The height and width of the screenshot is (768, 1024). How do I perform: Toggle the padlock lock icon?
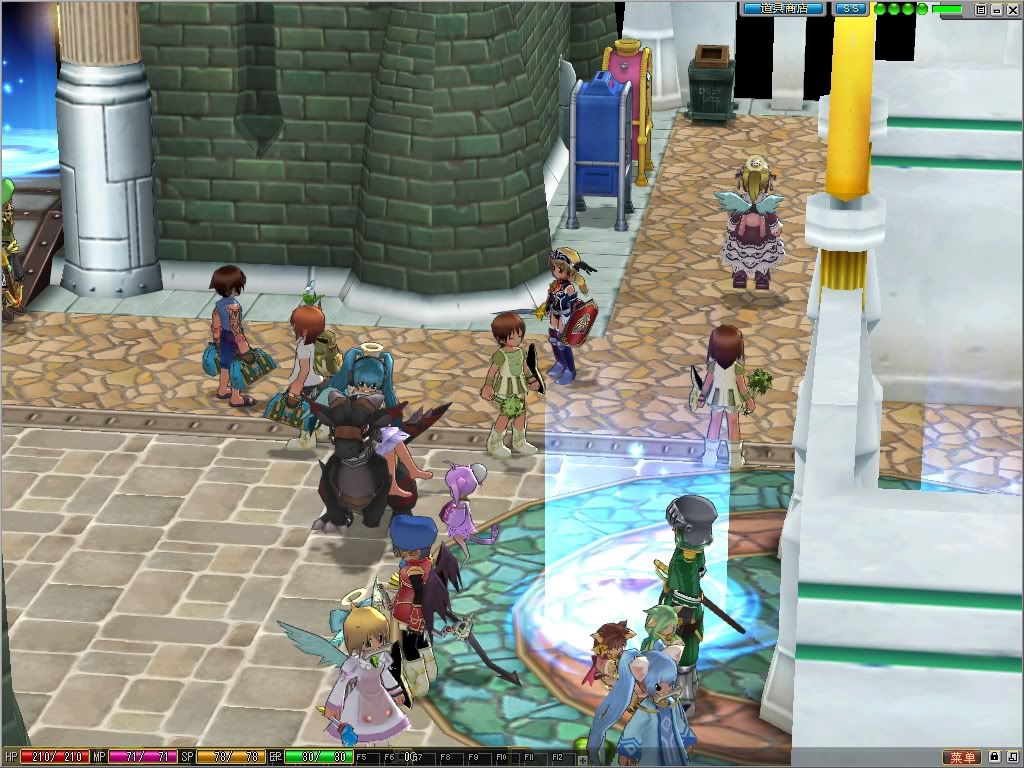tap(995, 757)
